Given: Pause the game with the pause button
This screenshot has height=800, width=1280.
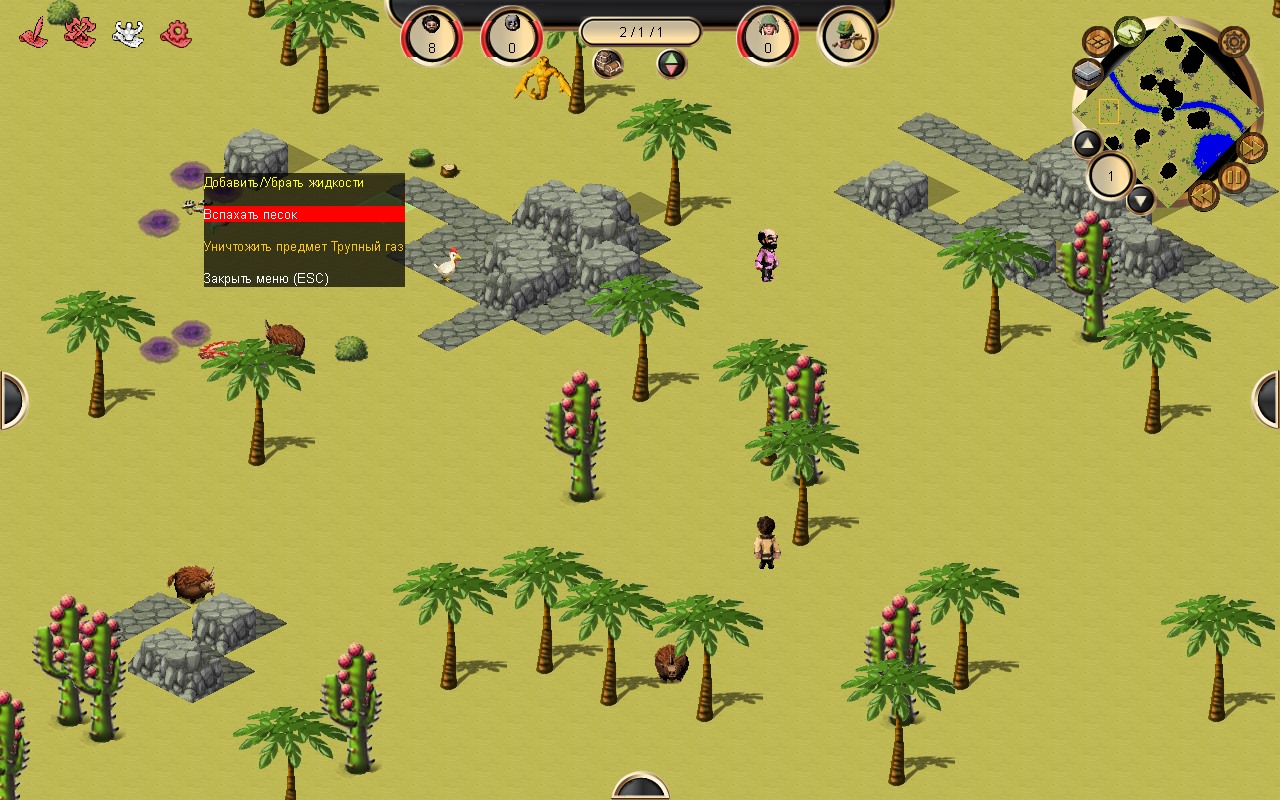Looking at the screenshot, I should pyautogui.click(x=1233, y=178).
